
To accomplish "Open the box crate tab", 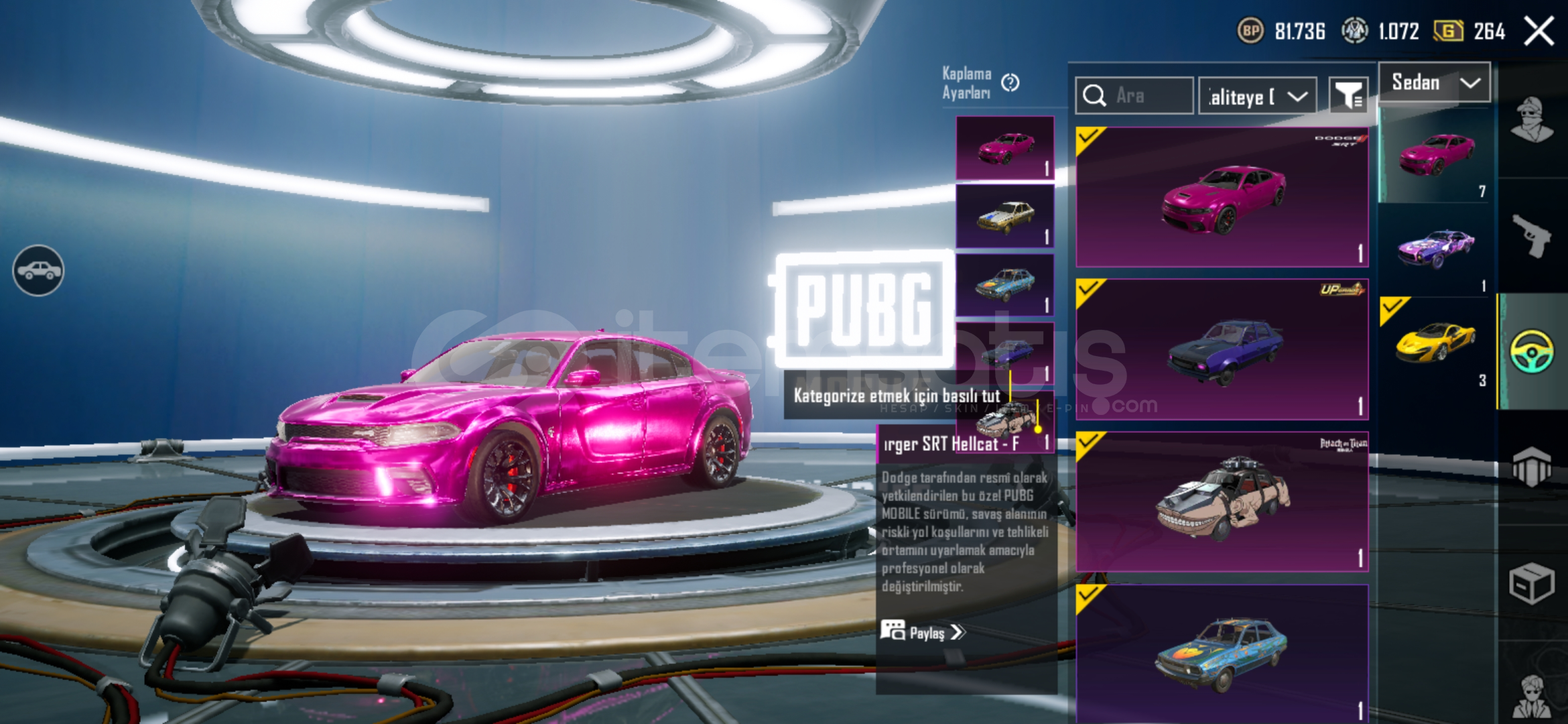I will point(1531,583).
